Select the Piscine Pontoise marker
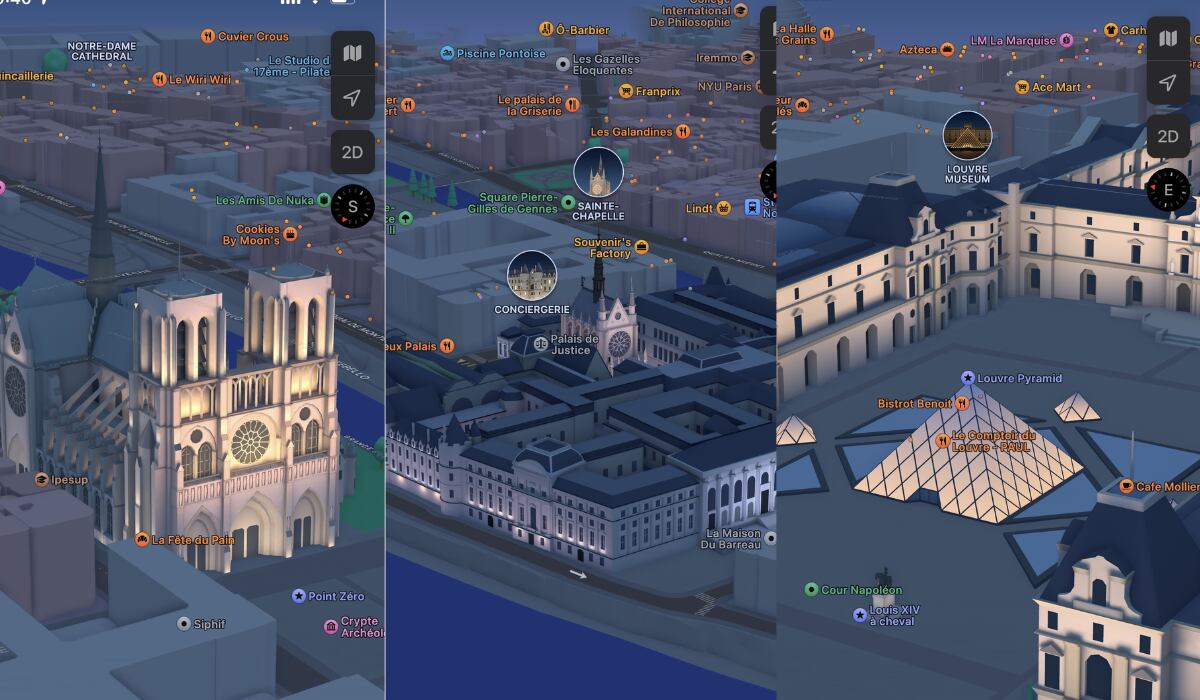This screenshot has width=1200, height=700. click(447, 53)
